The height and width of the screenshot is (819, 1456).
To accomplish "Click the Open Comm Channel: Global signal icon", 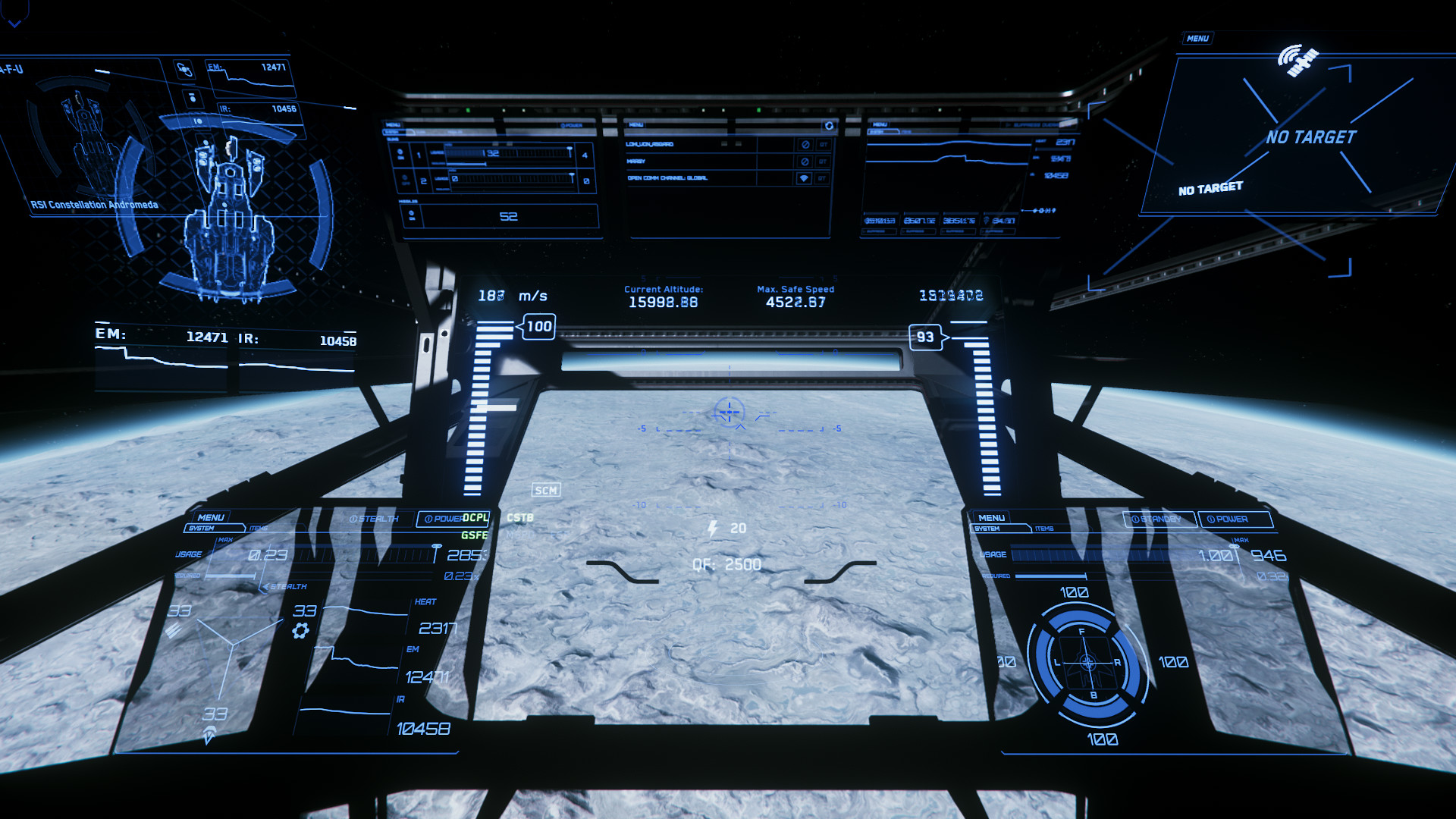I will [x=805, y=178].
